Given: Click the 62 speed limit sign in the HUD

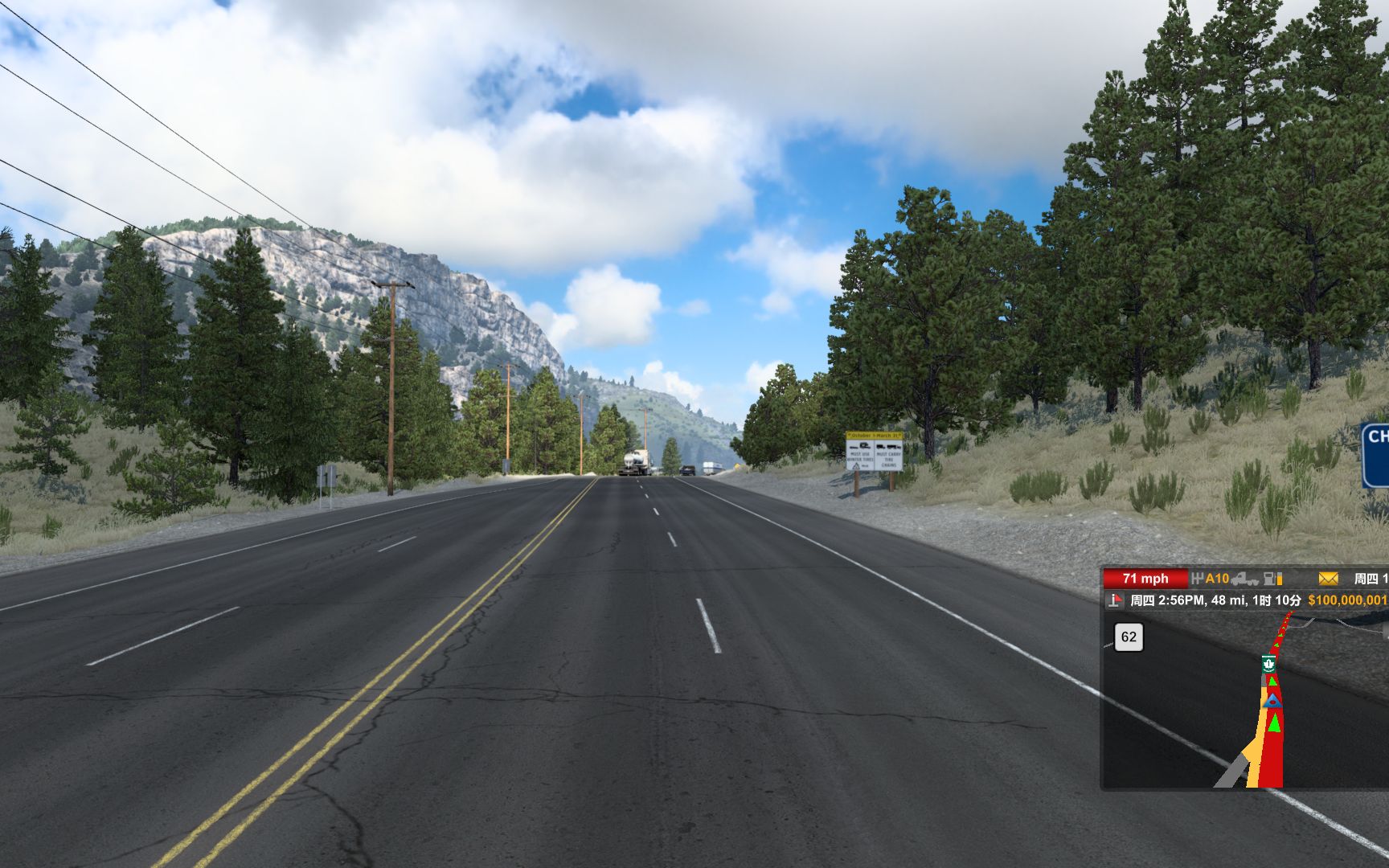Looking at the screenshot, I should [1129, 637].
